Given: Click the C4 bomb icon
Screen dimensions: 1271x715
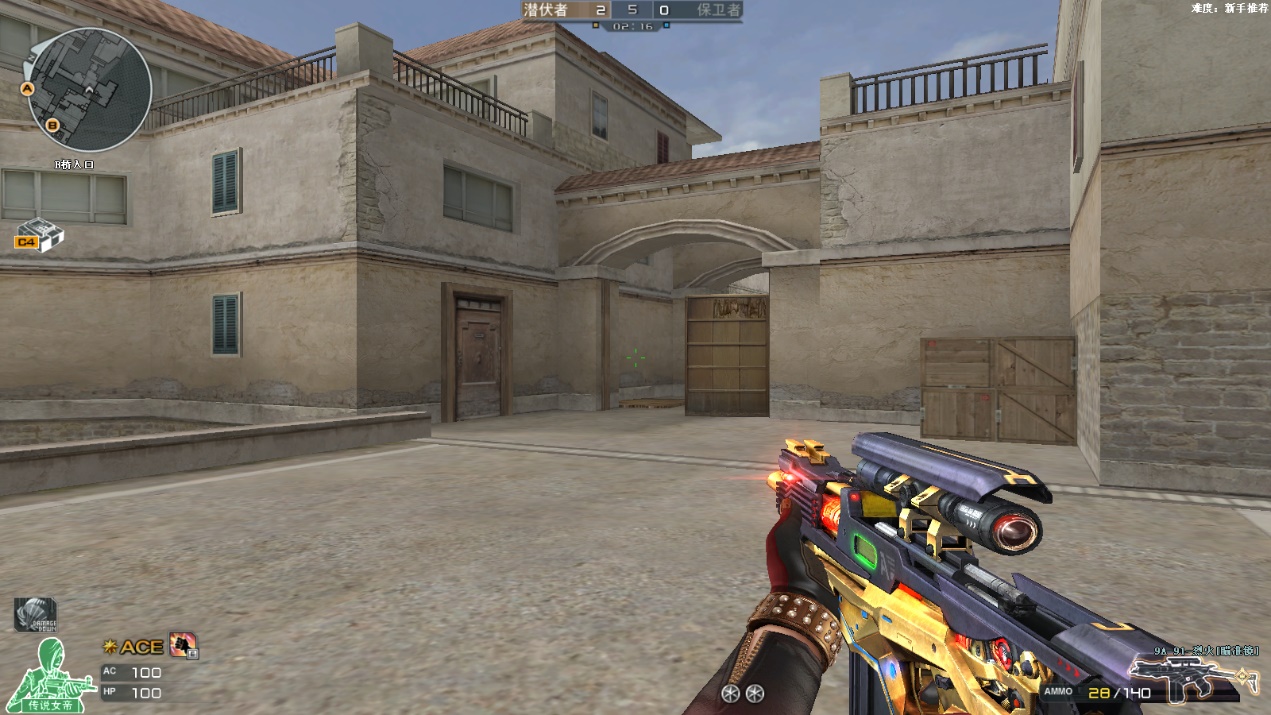Looking at the screenshot, I should [x=39, y=235].
